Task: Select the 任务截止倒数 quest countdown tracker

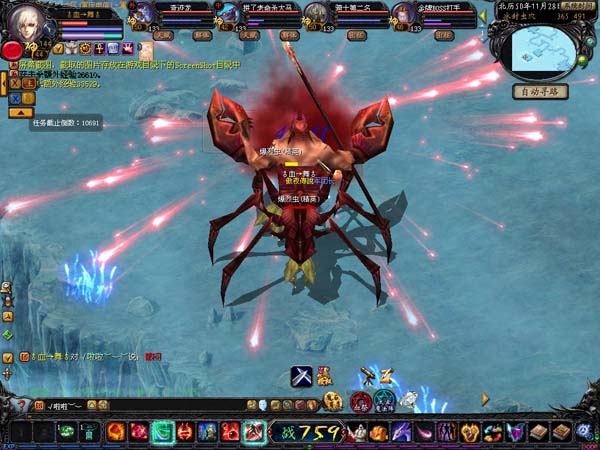Action: (x=66, y=122)
